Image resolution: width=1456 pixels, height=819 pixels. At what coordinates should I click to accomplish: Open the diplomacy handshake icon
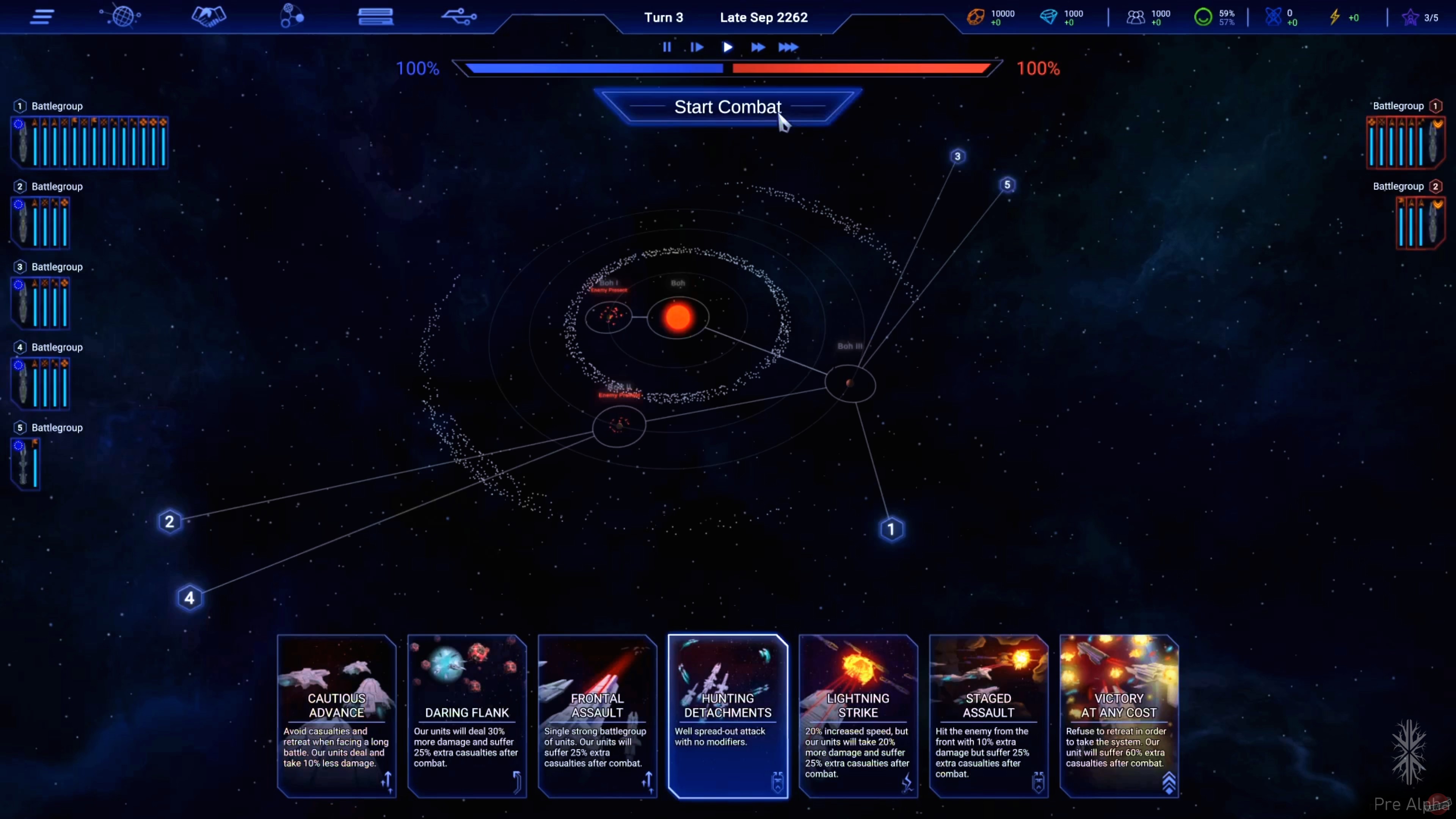pos(208,17)
